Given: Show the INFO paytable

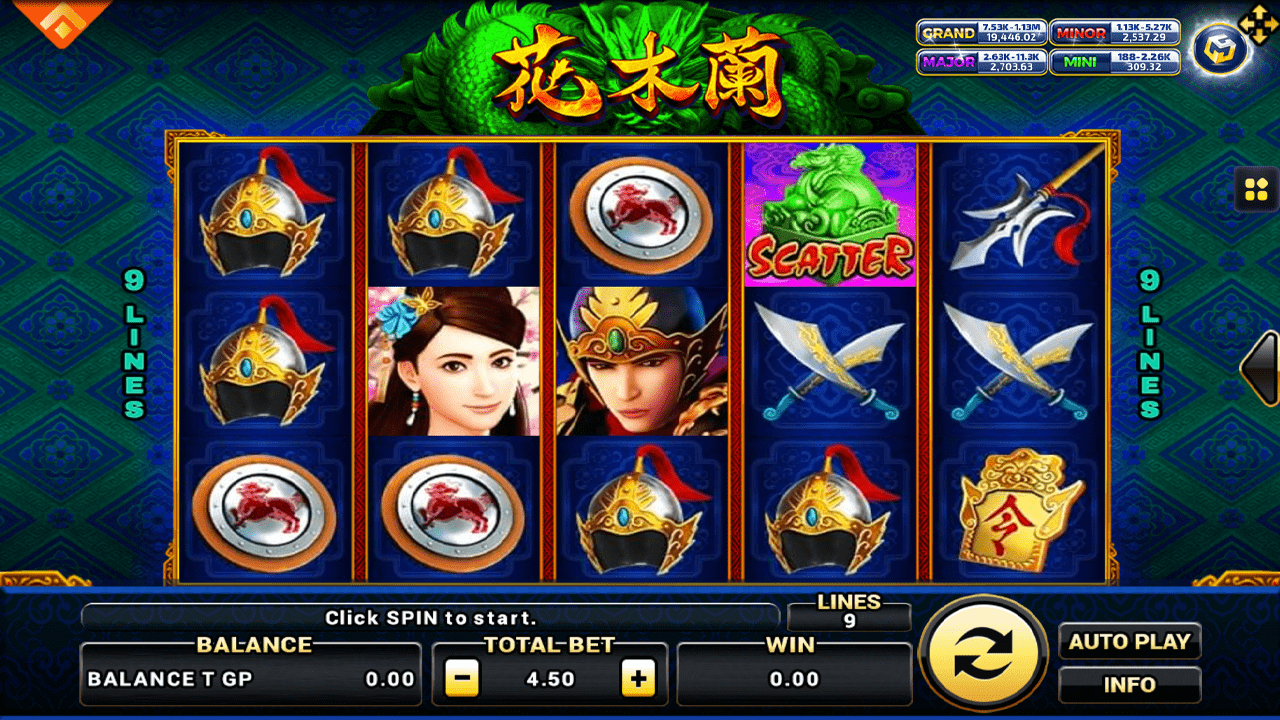Looking at the screenshot, I should click(1129, 685).
